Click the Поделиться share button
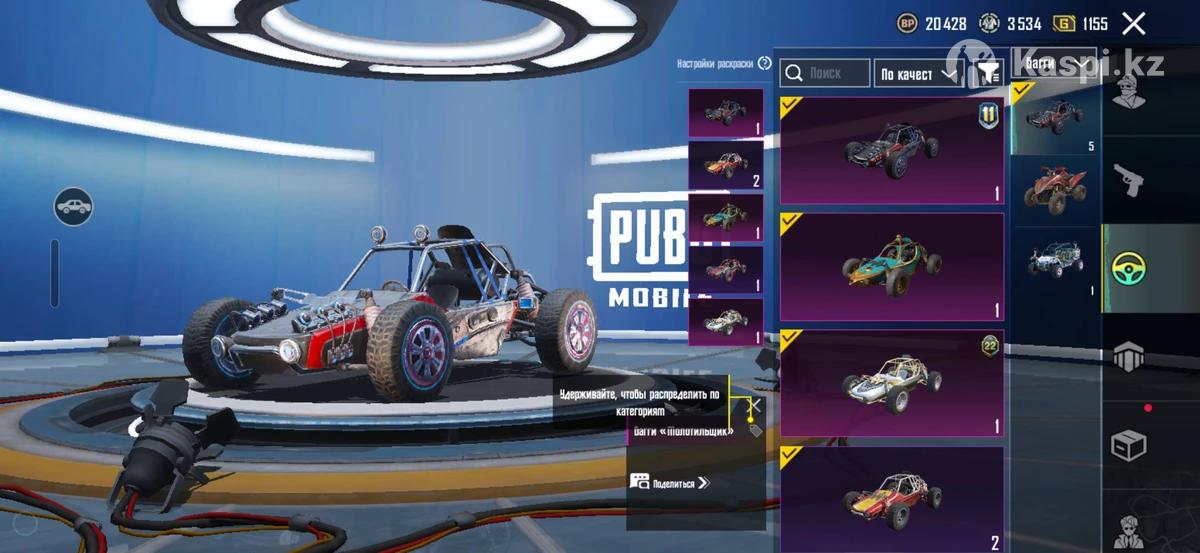 point(669,483)
